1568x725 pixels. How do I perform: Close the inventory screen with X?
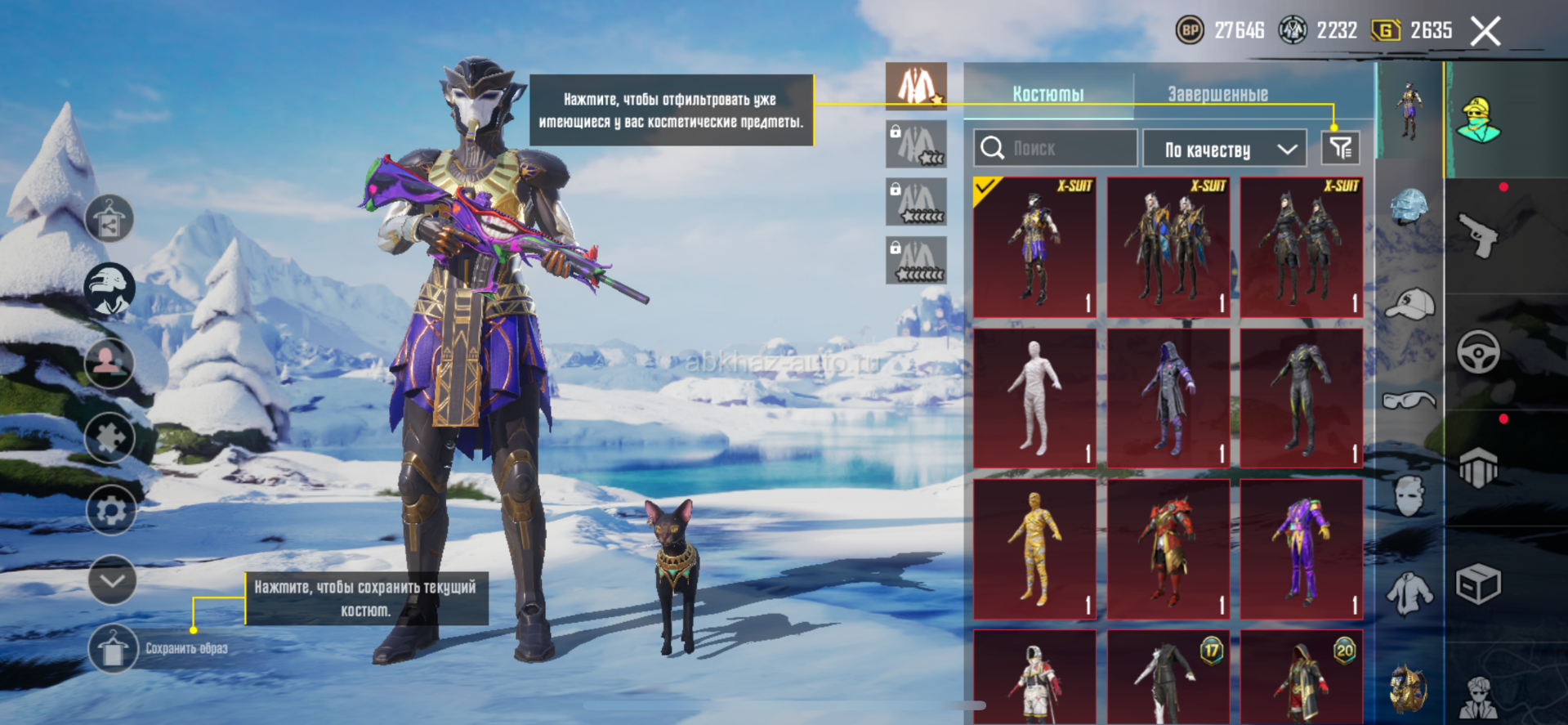click(1485, 32)
